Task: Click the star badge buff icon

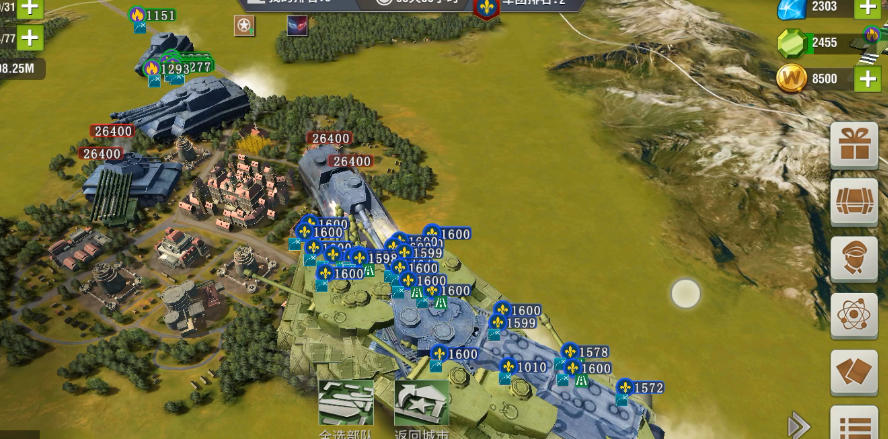Action: click(x=245, y=27)
